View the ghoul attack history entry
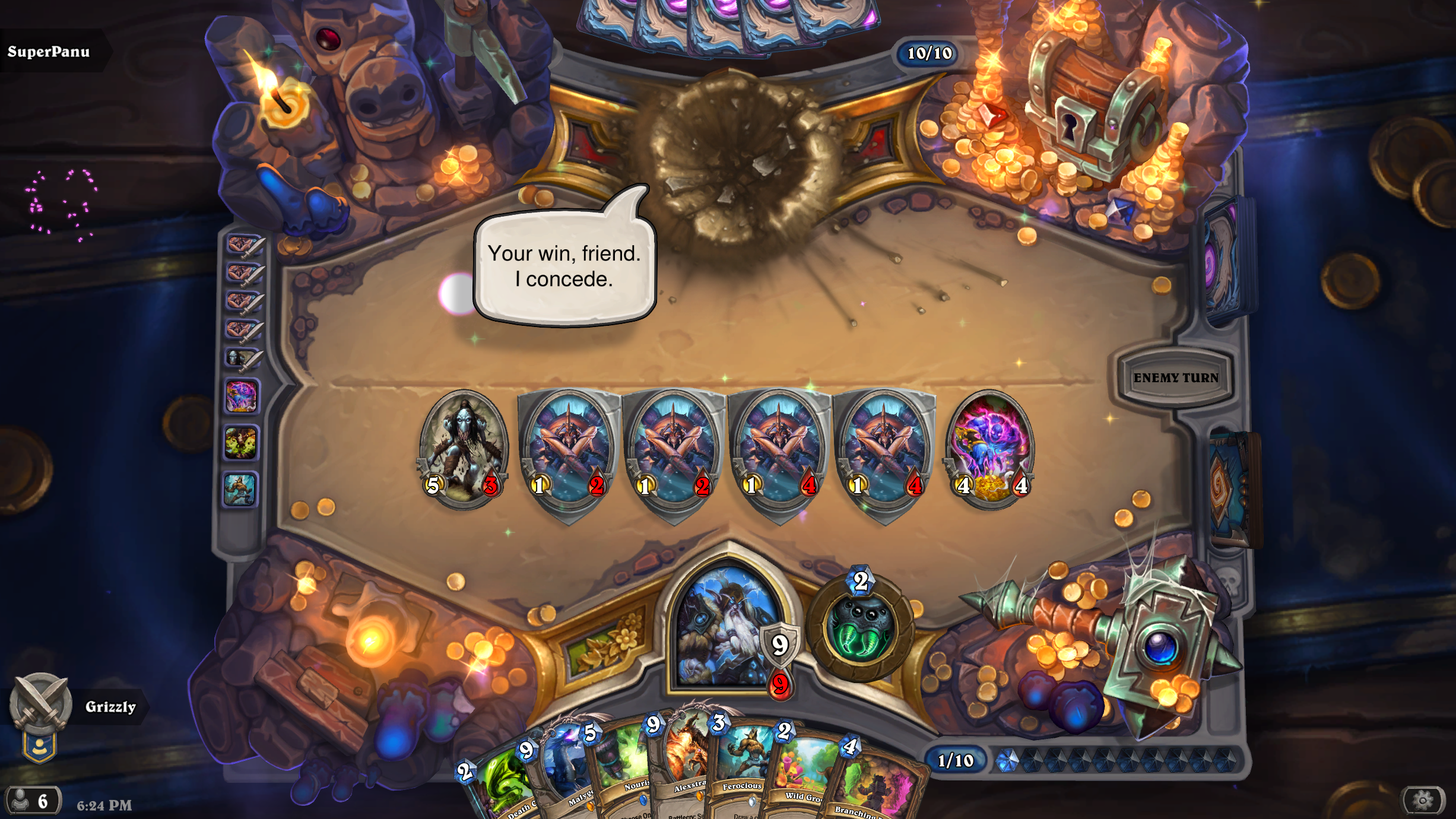This screenshot has width=1456, height=819. (x=242, y=358)
